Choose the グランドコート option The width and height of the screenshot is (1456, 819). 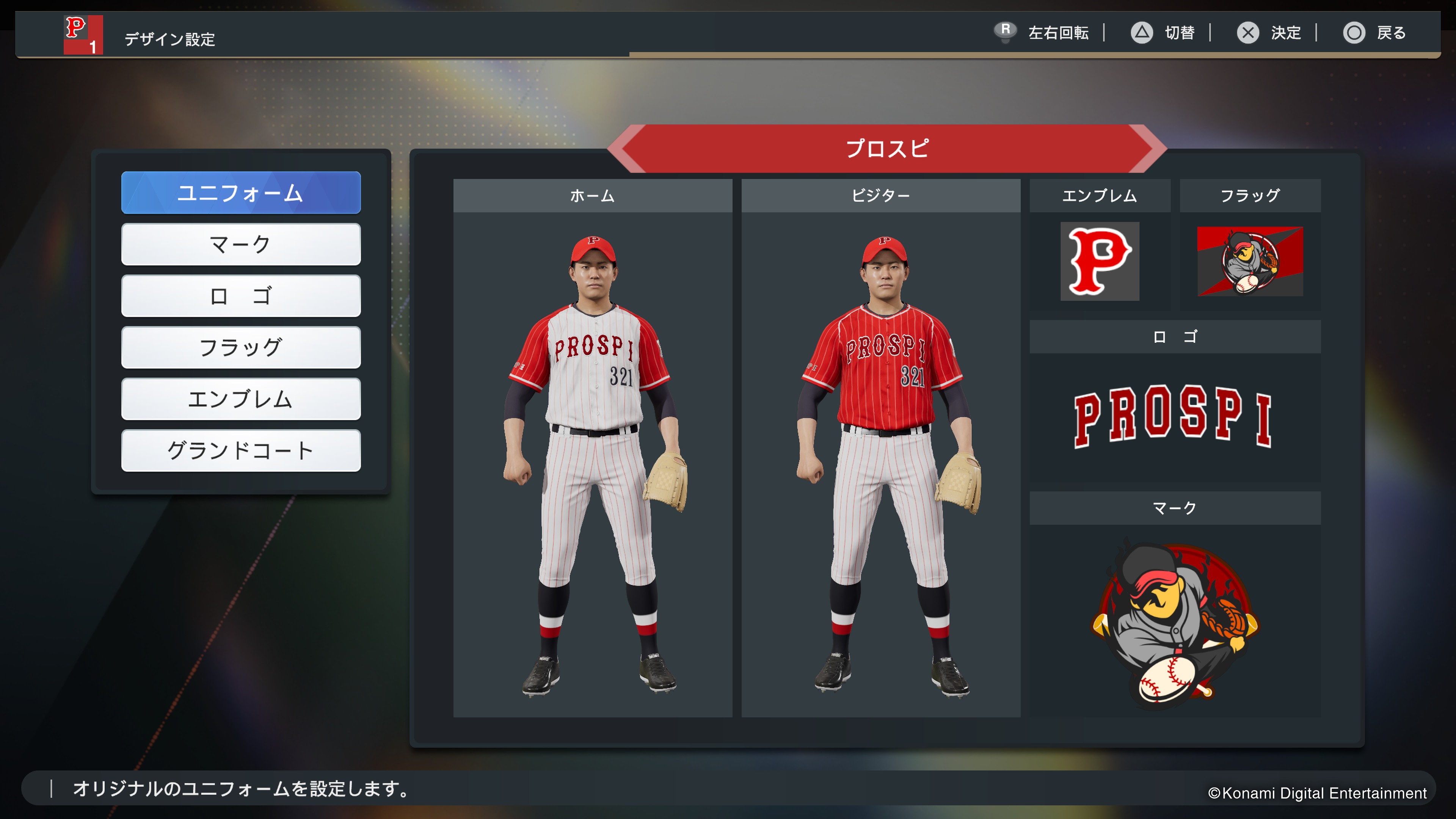[241, 450]
